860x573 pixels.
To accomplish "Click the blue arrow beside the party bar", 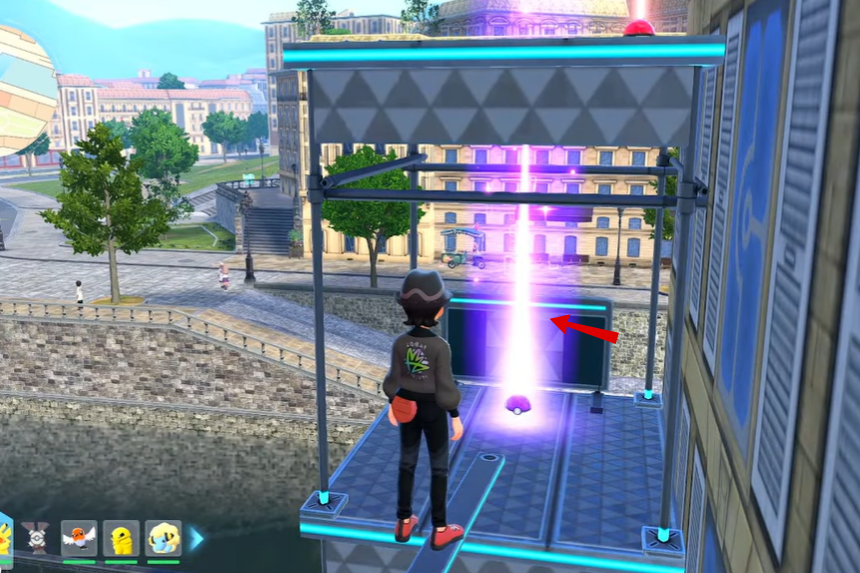I will pyautogui.click(x=196, y=539).
